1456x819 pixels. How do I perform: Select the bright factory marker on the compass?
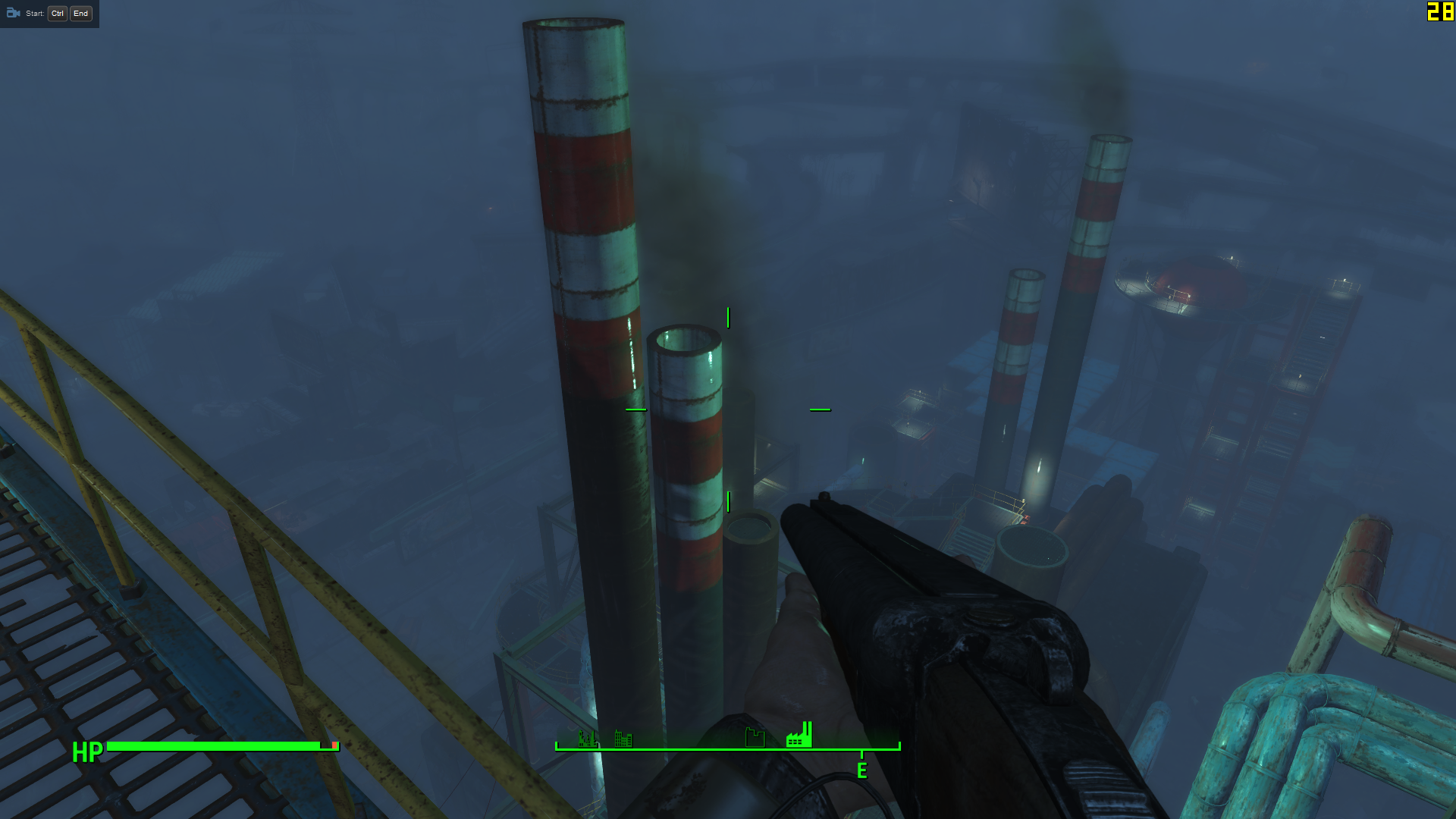[799, 735]
